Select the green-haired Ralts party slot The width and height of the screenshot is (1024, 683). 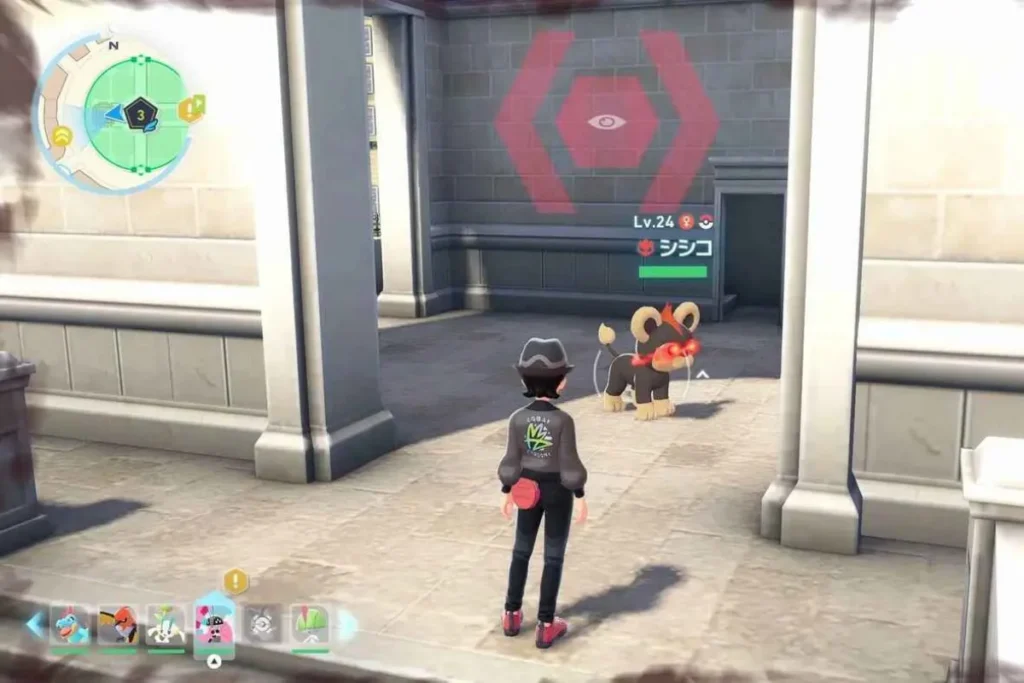tap(310, 626)
